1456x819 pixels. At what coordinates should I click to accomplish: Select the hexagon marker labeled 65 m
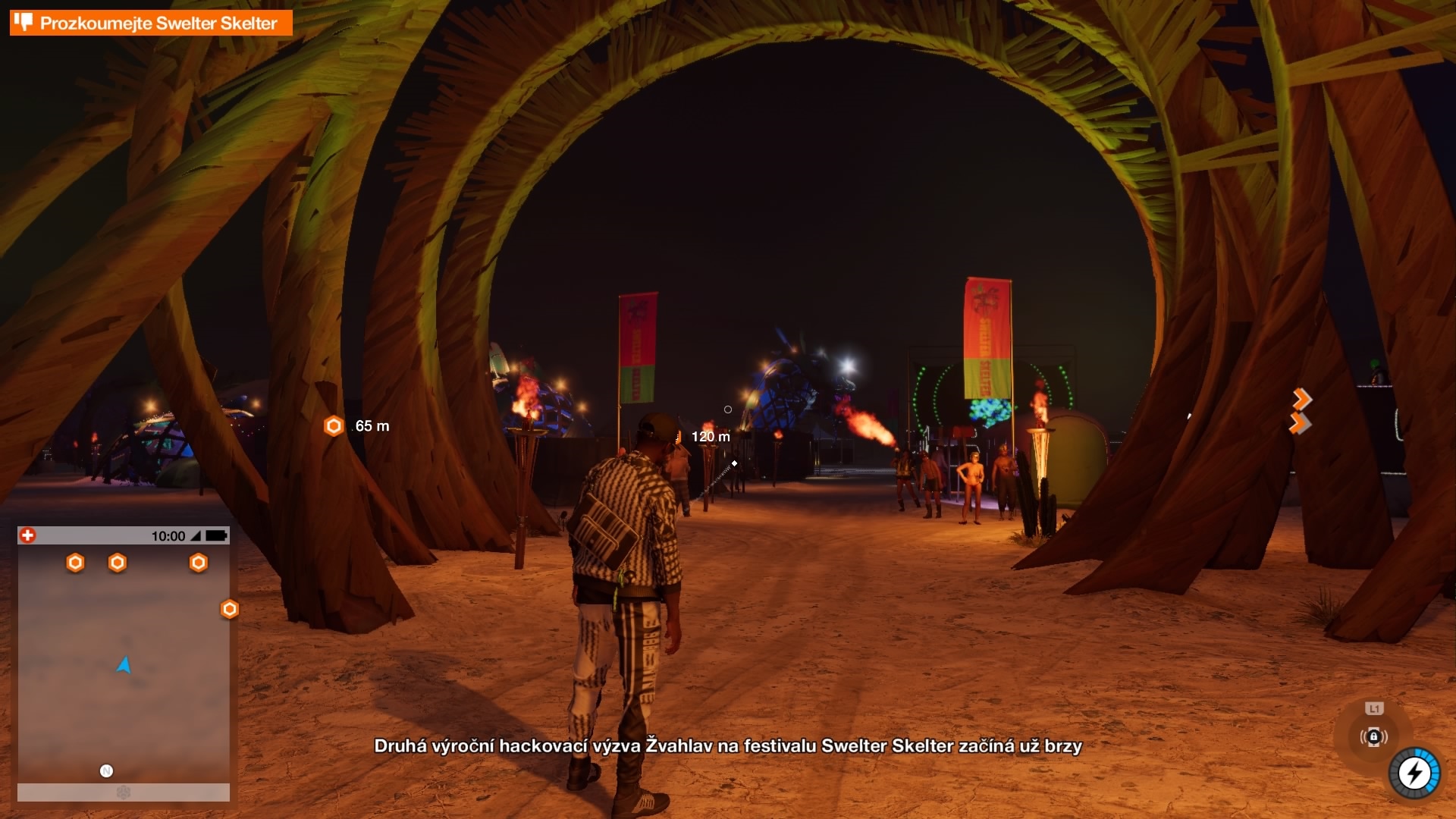click(334, 426)
